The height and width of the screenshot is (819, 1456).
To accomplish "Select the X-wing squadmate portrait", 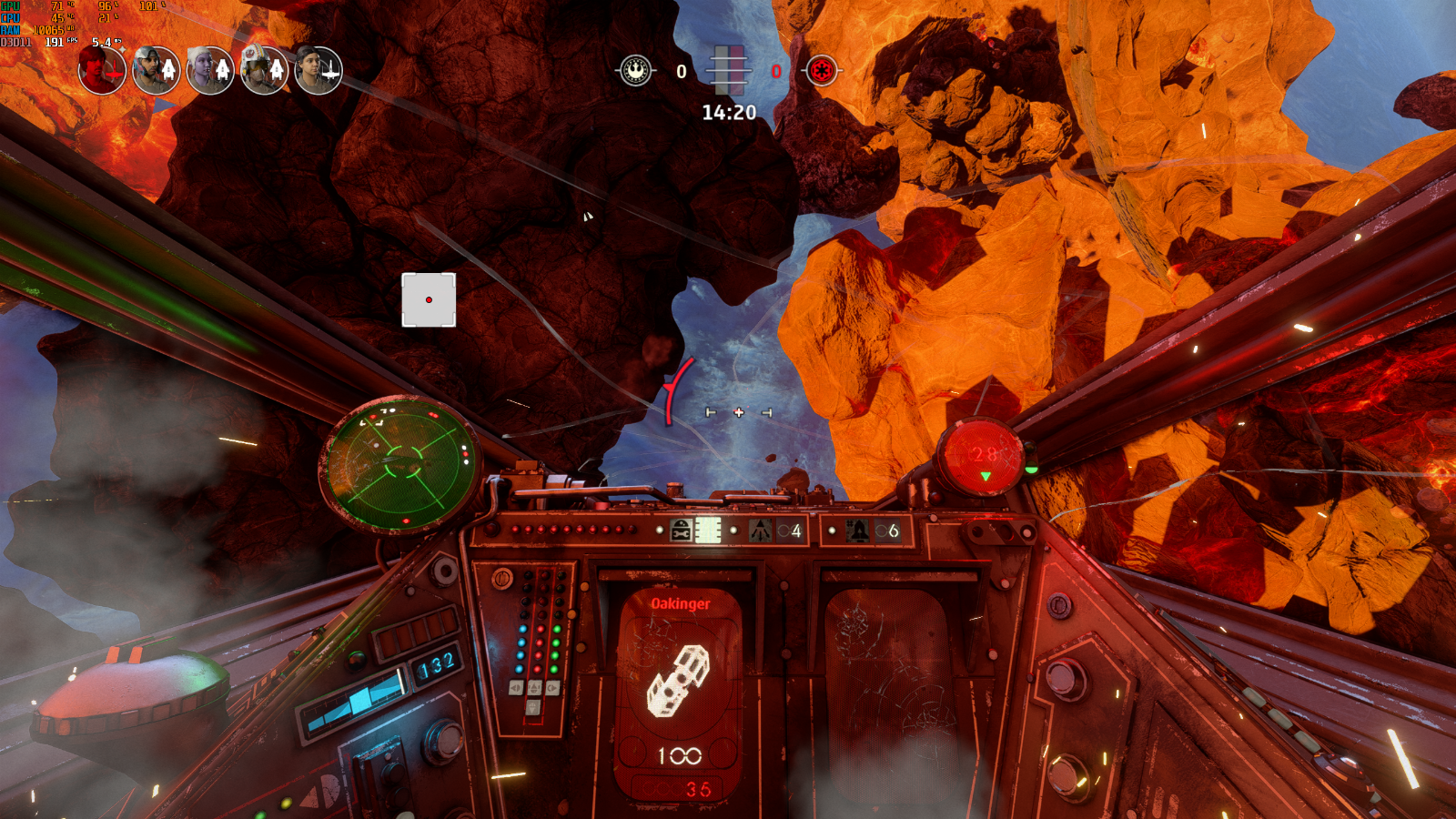I will 318,70.
